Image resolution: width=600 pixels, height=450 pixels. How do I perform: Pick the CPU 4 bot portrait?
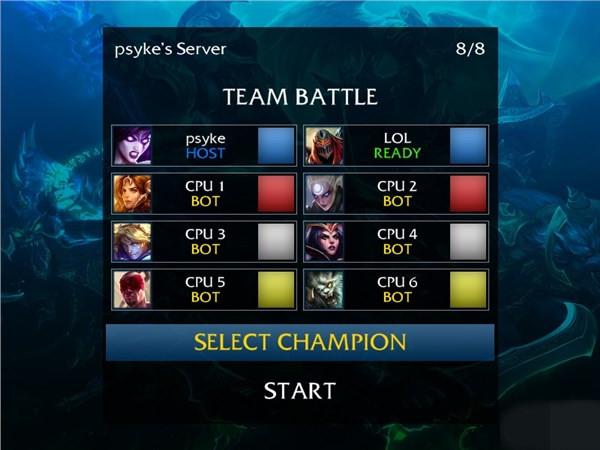pyautogui.click(x=322, y=241)
